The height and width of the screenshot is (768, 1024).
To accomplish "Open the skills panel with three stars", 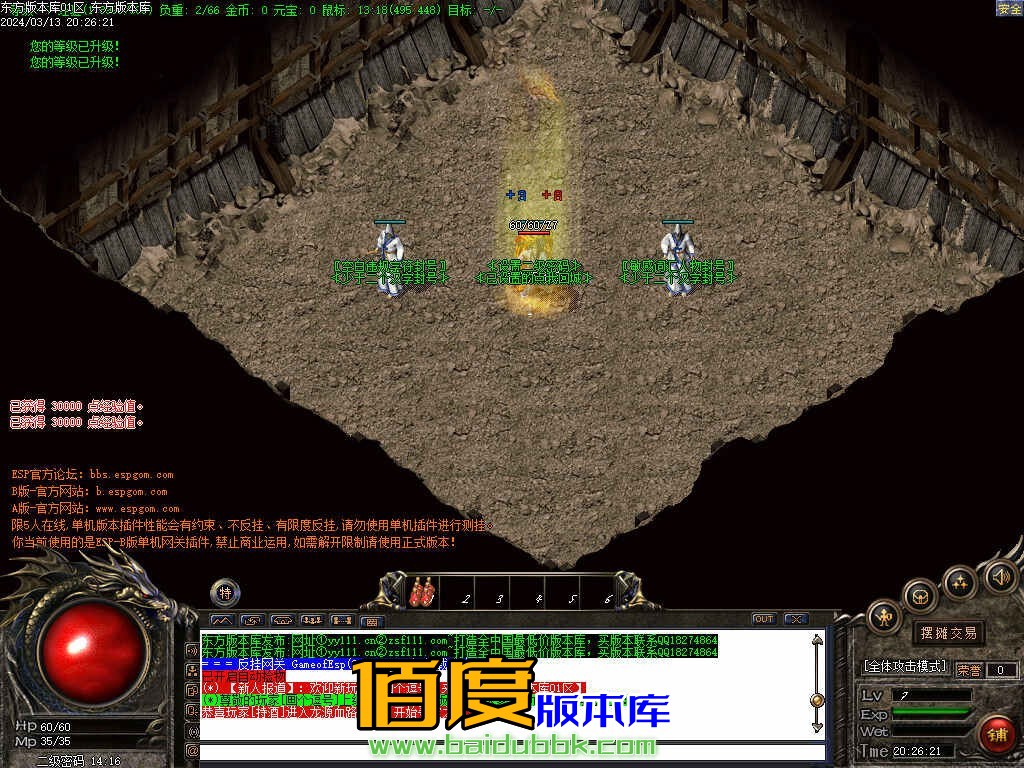I will tap(960, 582).
